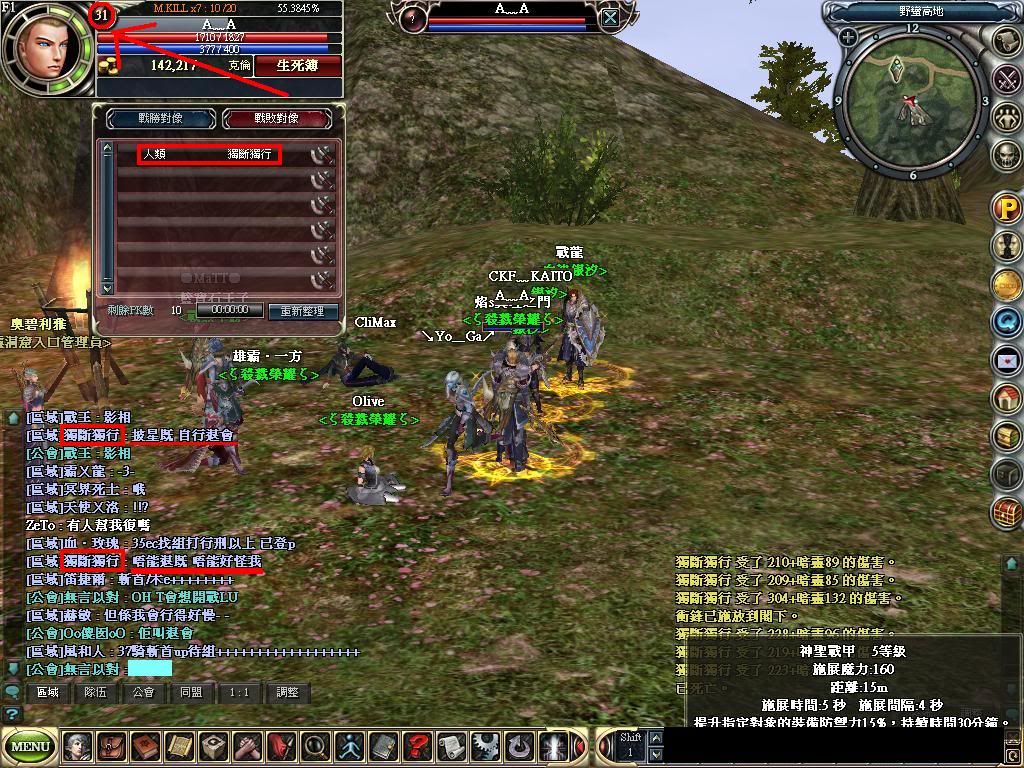1024x768 pixels.
Task: Open the 調整 chat settings
Action: point(287,692)
